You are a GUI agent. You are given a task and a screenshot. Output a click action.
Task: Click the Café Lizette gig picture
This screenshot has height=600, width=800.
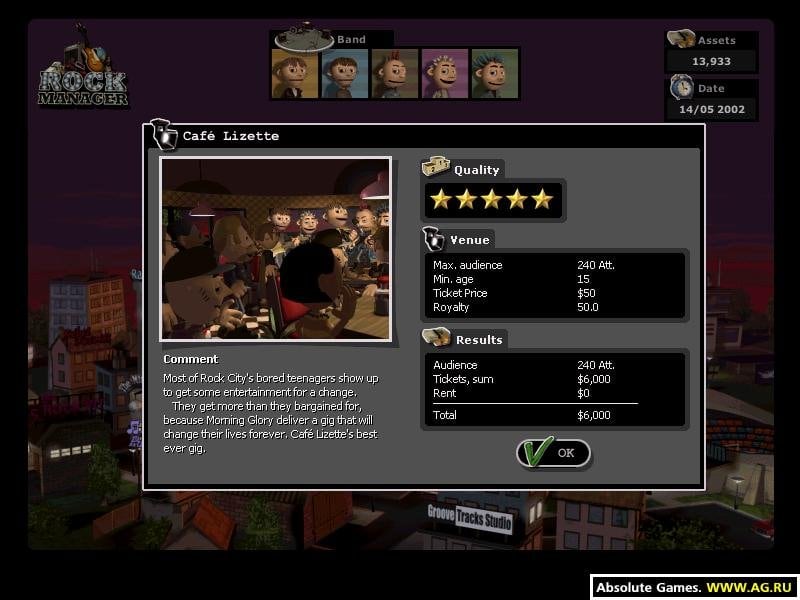[275, 248]
